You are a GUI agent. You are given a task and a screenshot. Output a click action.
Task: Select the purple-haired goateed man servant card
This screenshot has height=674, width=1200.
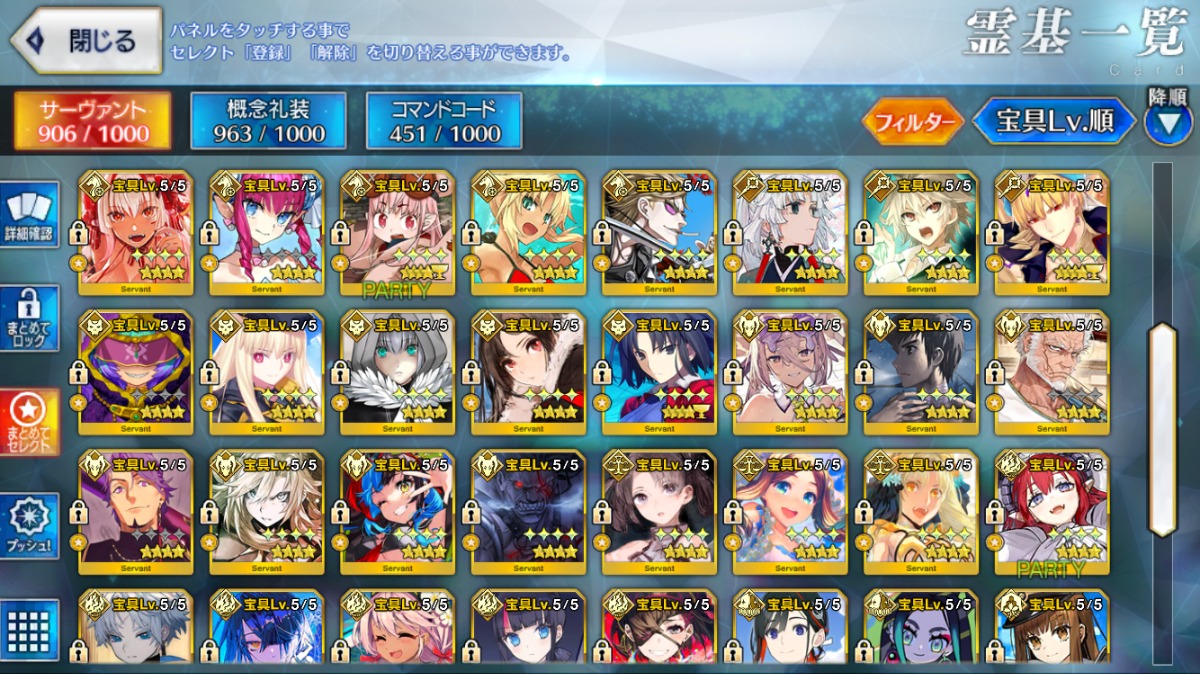[x=135, y=512]
